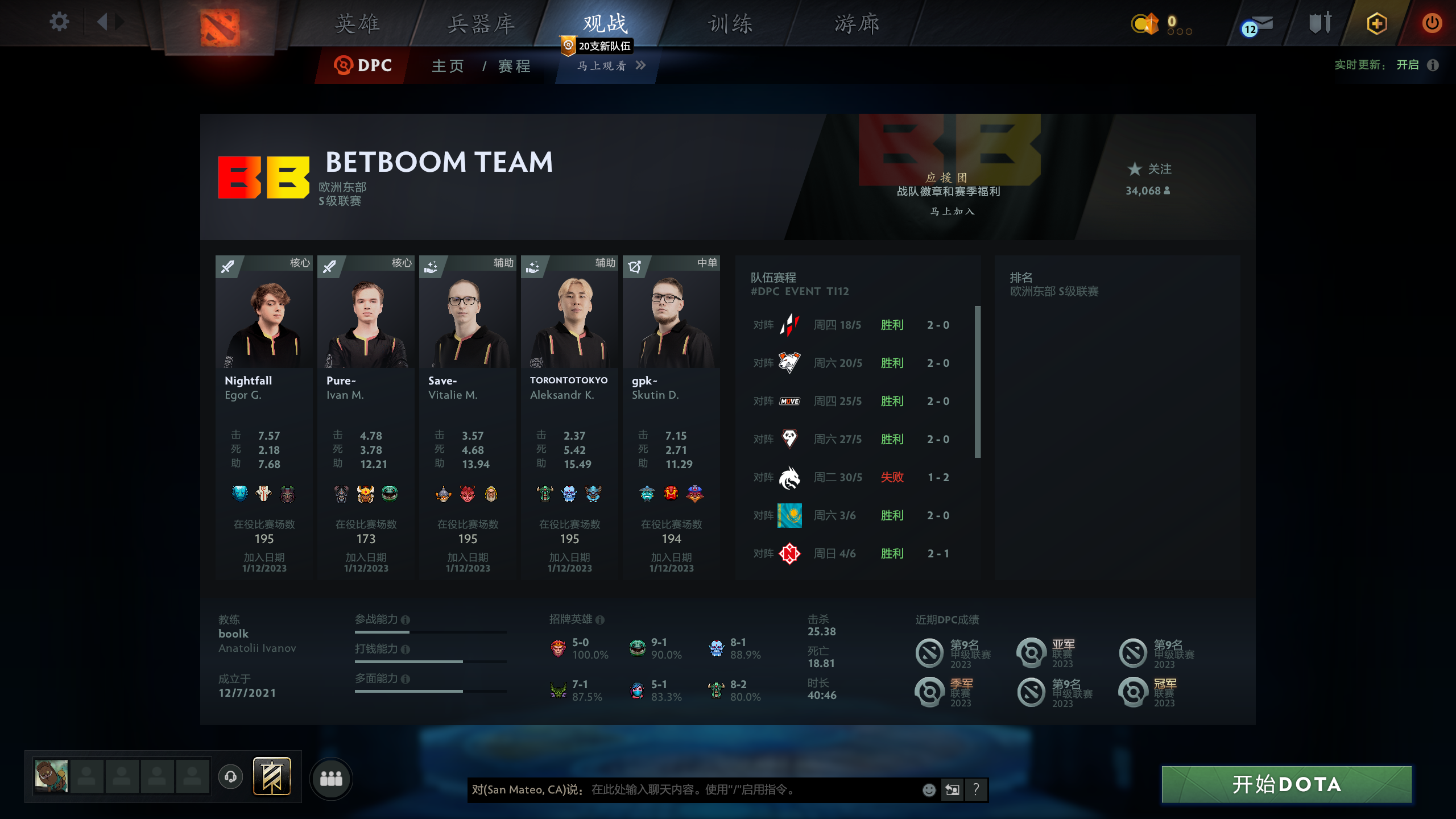Screen dimensions: 1456x819
Task: Go to DPC 主页 home page
Action: point(448,66)
